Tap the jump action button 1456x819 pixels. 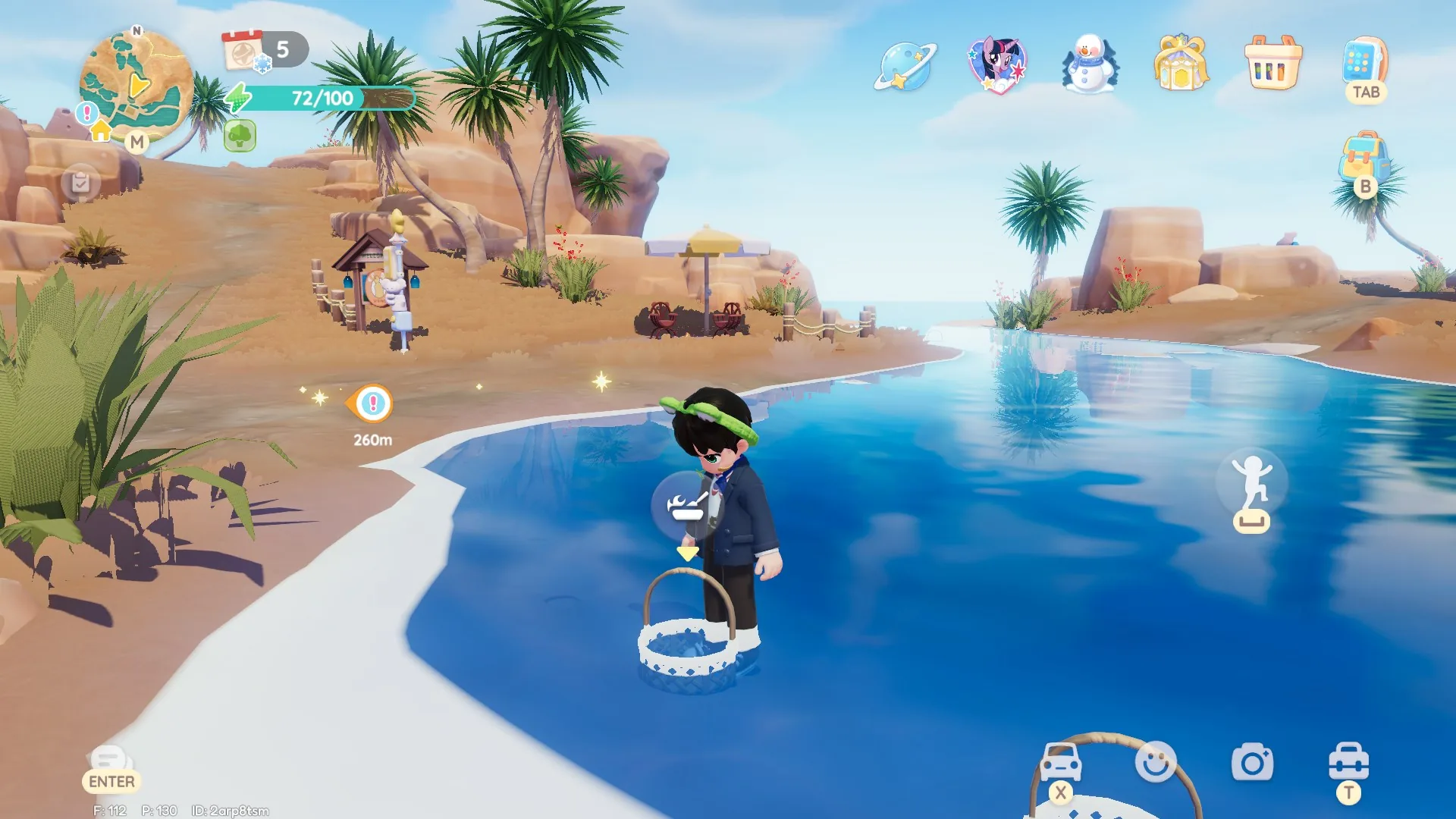[1251, 485]
